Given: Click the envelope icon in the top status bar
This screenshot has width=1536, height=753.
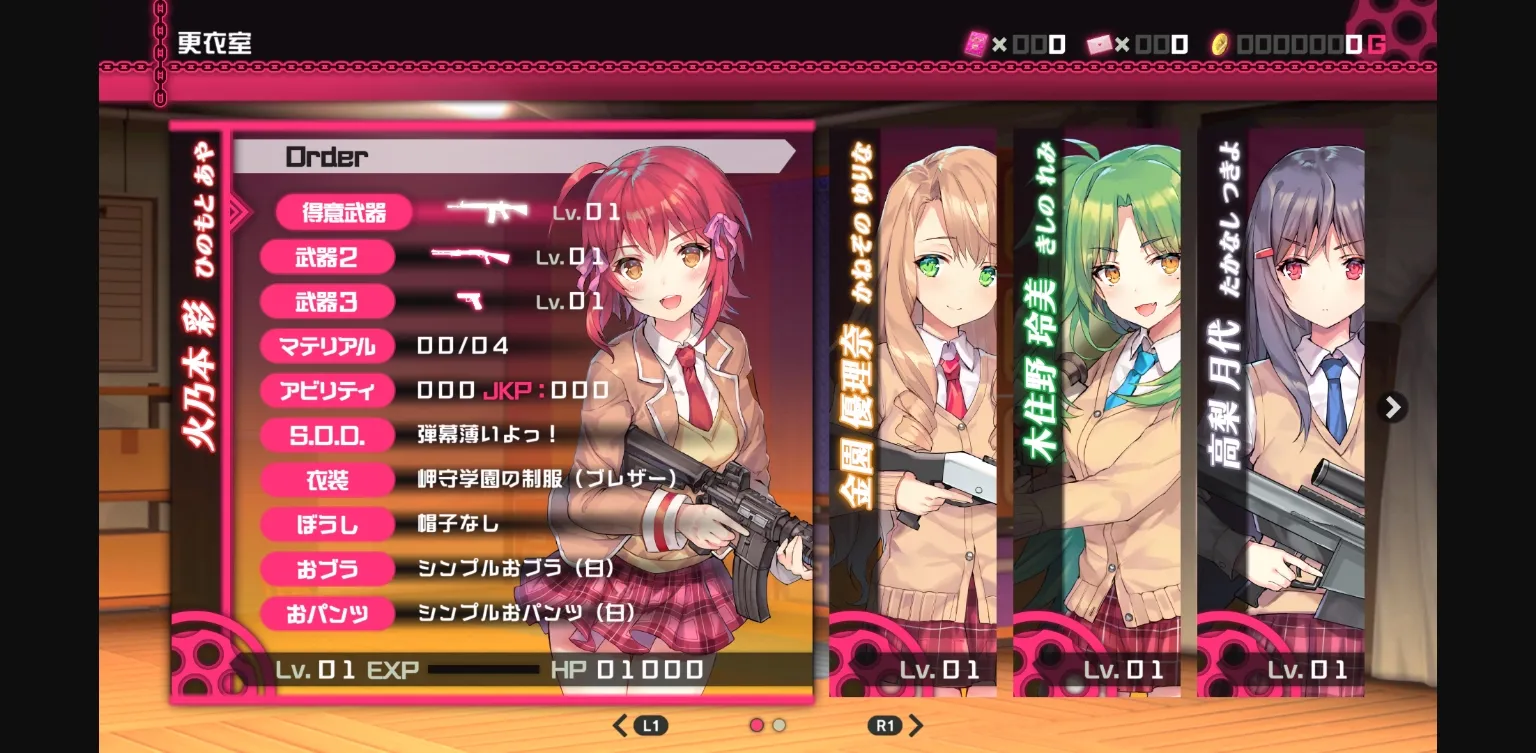Looking at the screenshot, I should pyautogui.click(x=1098, y=43).
